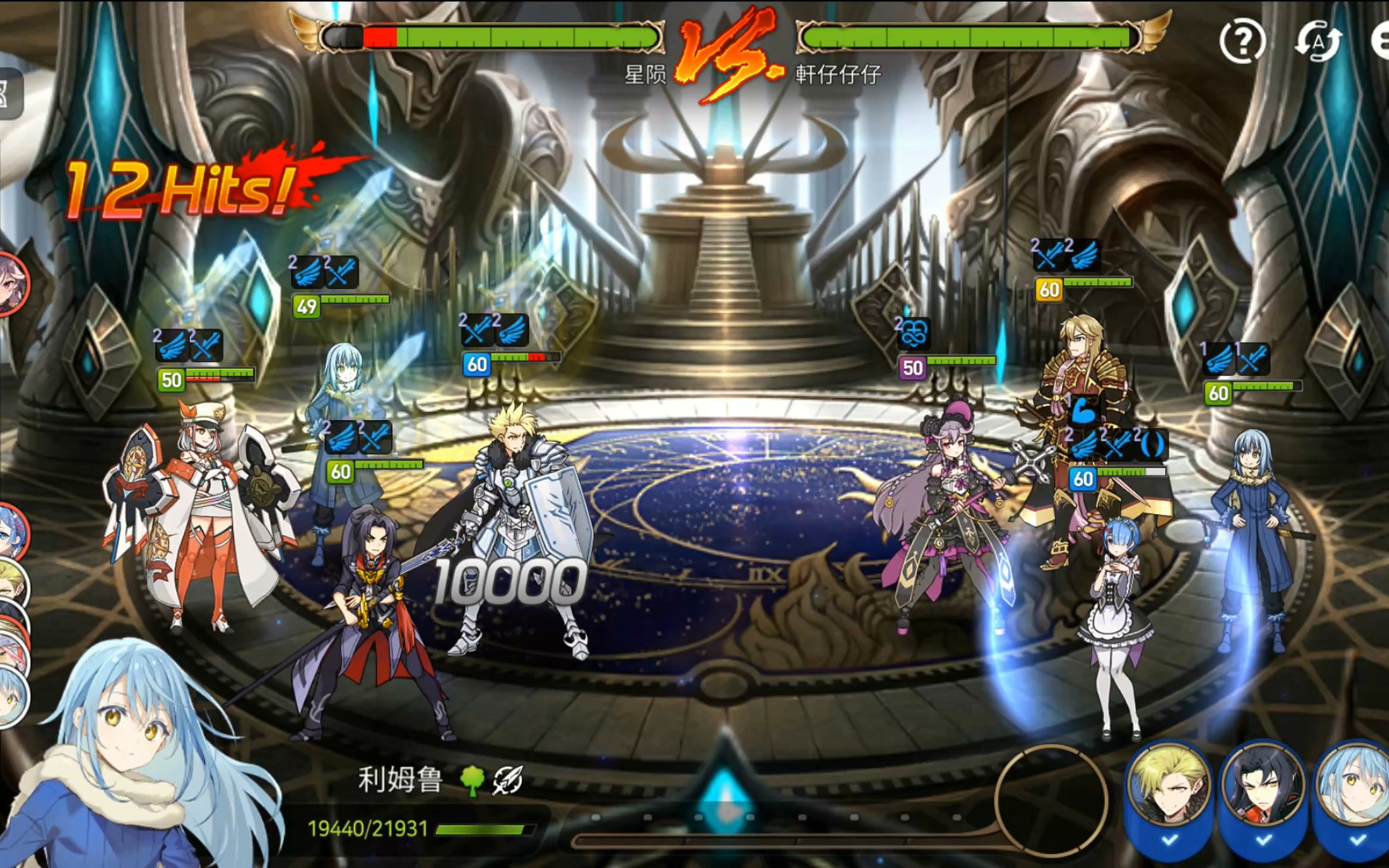Select the blond-haired hero portrait button
The height and width of the screenshot is (868, 1389).
point(1170,785)
